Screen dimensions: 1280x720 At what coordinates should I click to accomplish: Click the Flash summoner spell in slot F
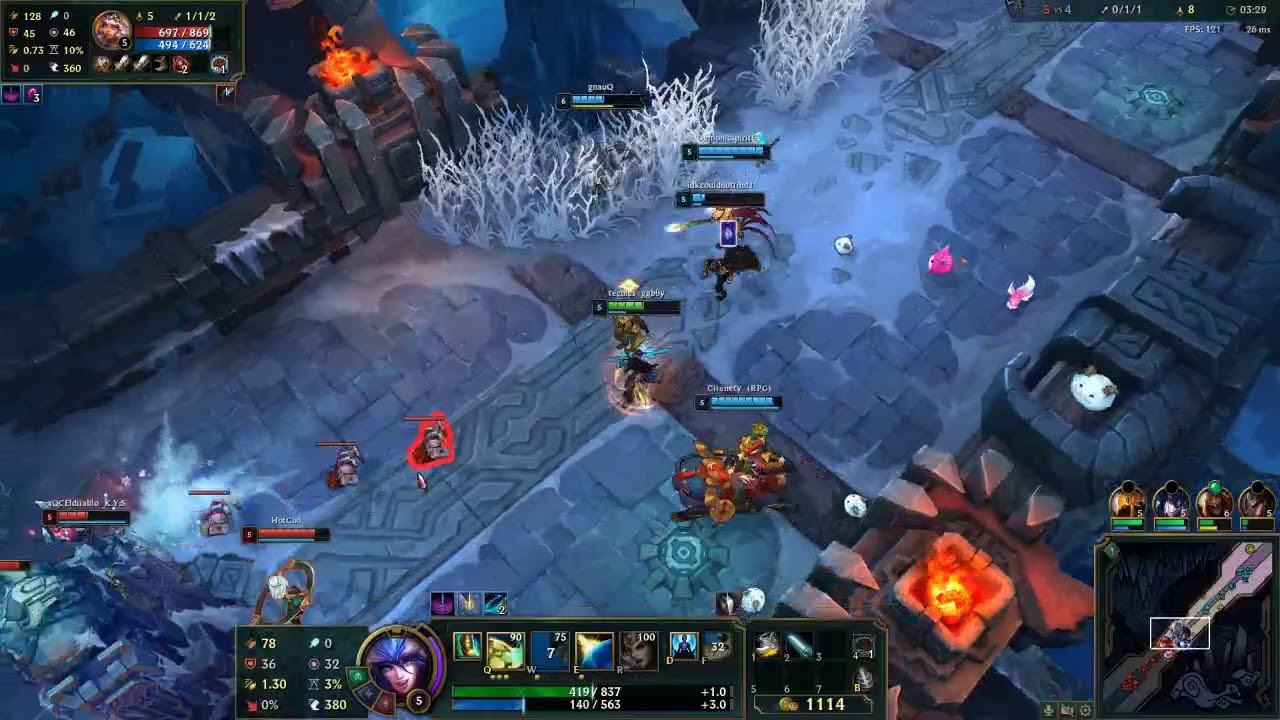coord(714,648)
